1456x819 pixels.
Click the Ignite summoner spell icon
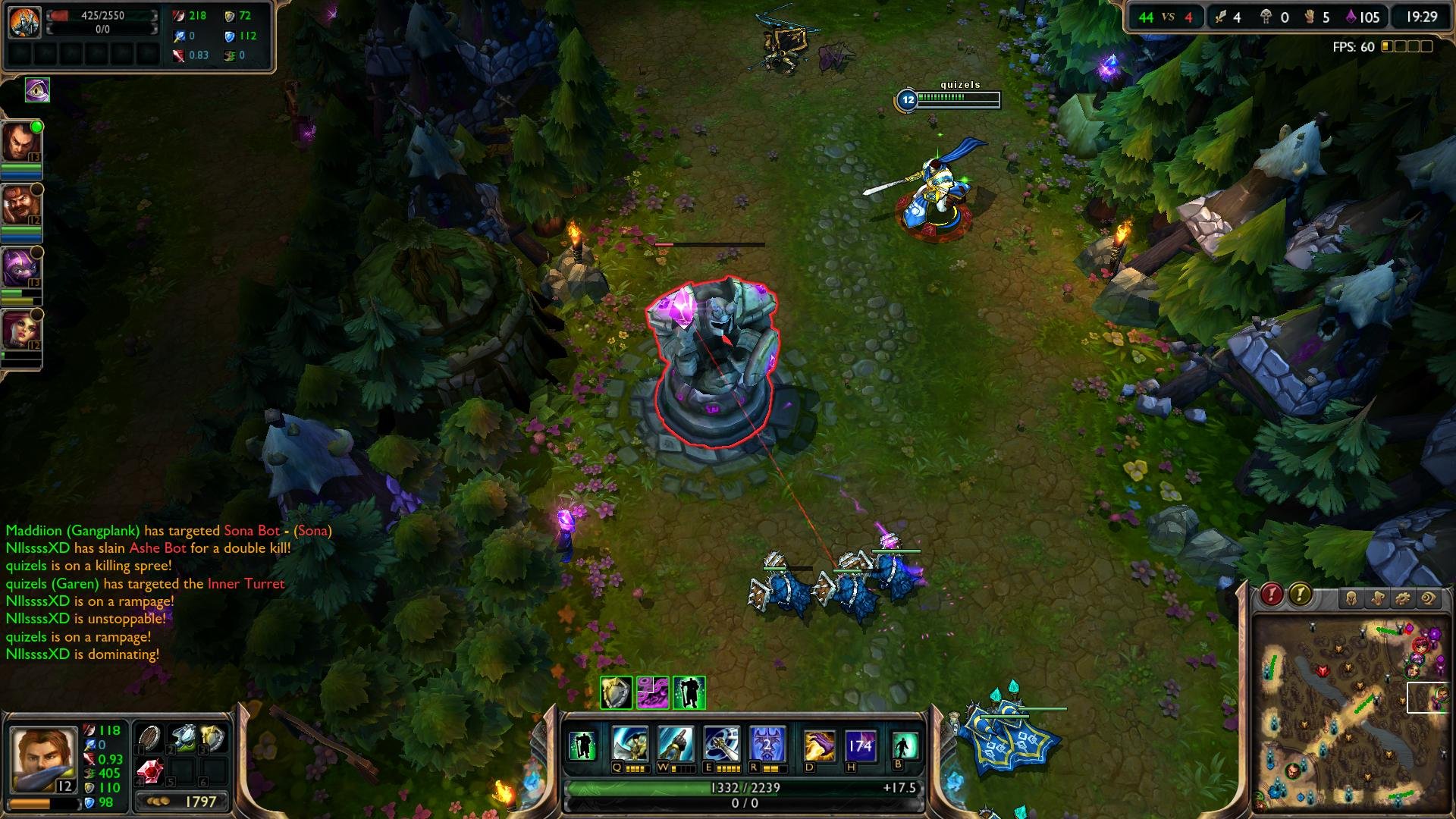(821, 745)
